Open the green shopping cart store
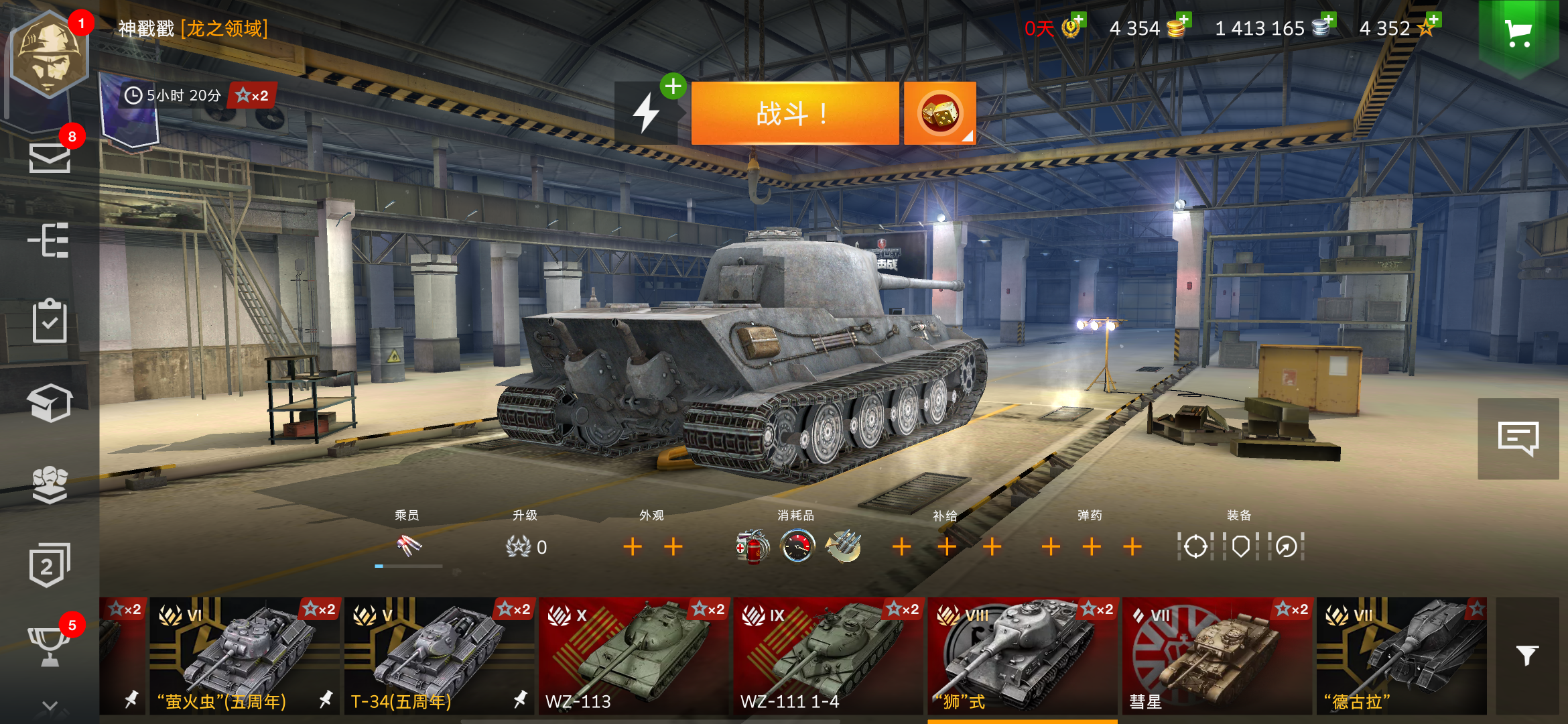Viewport: 1568px width, 724px height. [1519, 32]
